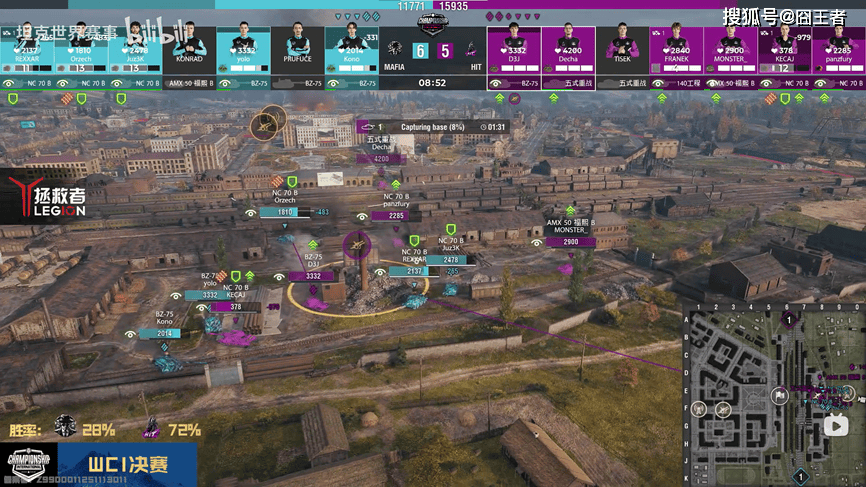The width and height of the screenshot is (866, 487).
Task: Choose panzfury's player card
Action: (x=838, y=46)
